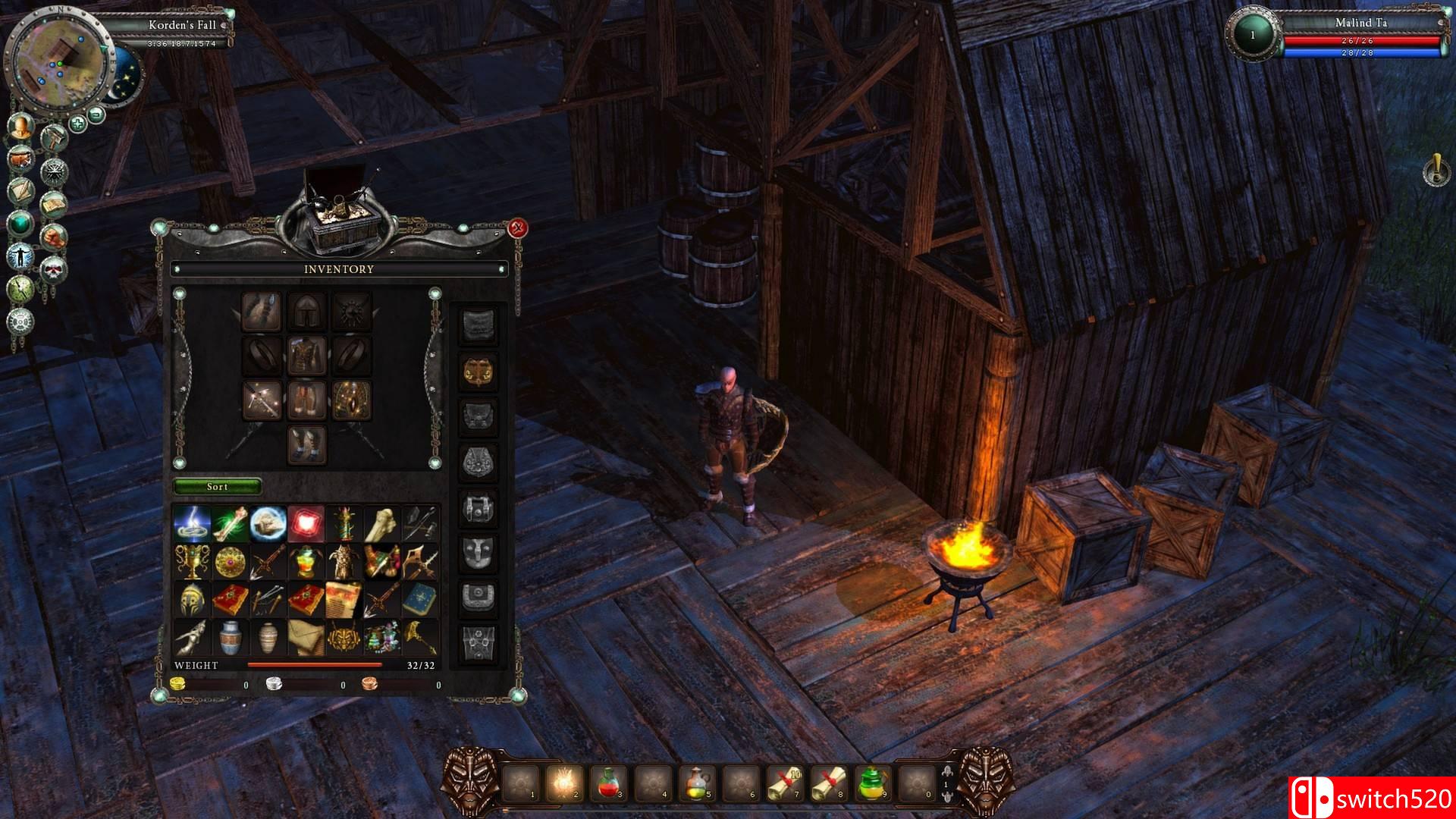
Task: Select the equipped helmet slot
Action: coord(306,311)
